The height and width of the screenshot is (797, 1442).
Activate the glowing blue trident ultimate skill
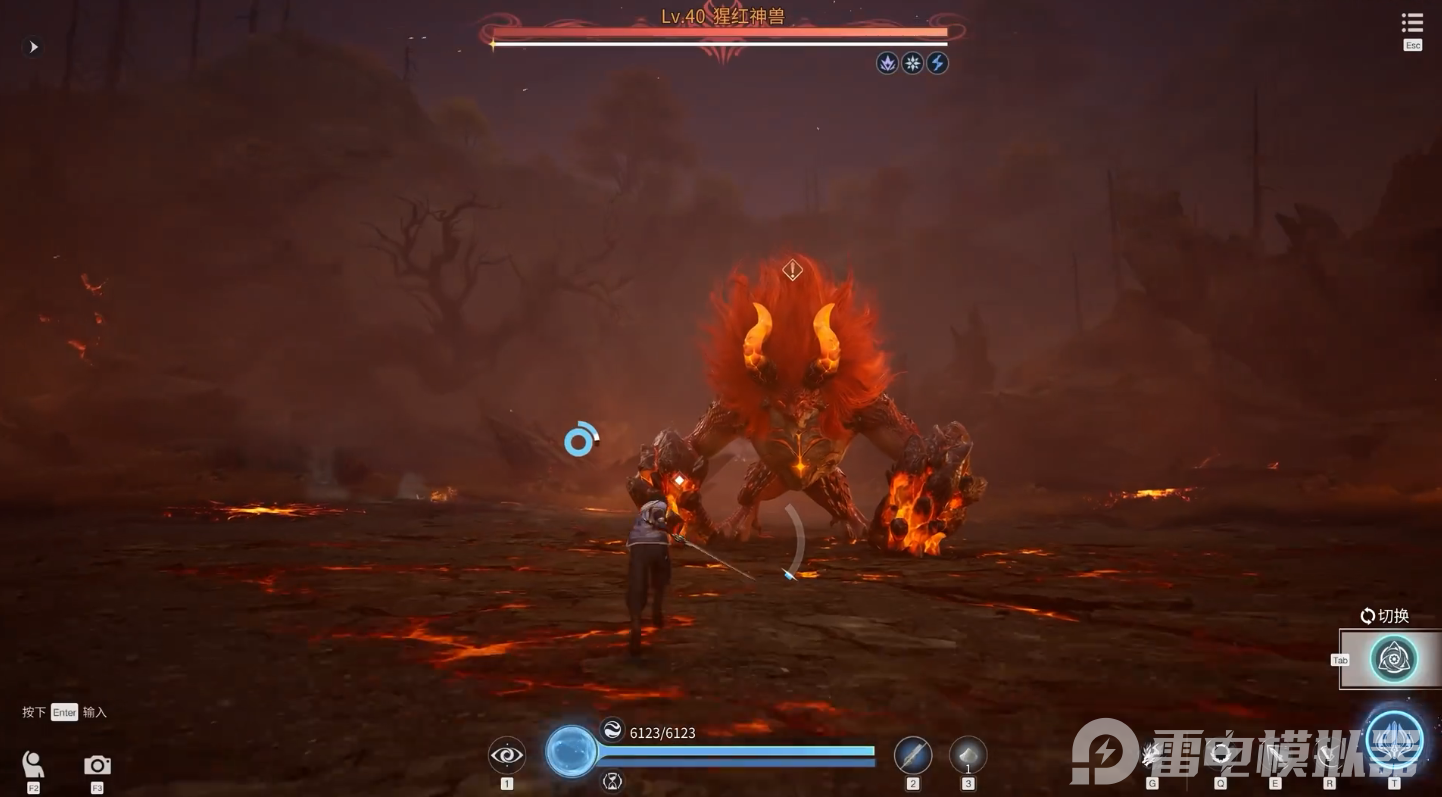click(x=1394, y=741)
